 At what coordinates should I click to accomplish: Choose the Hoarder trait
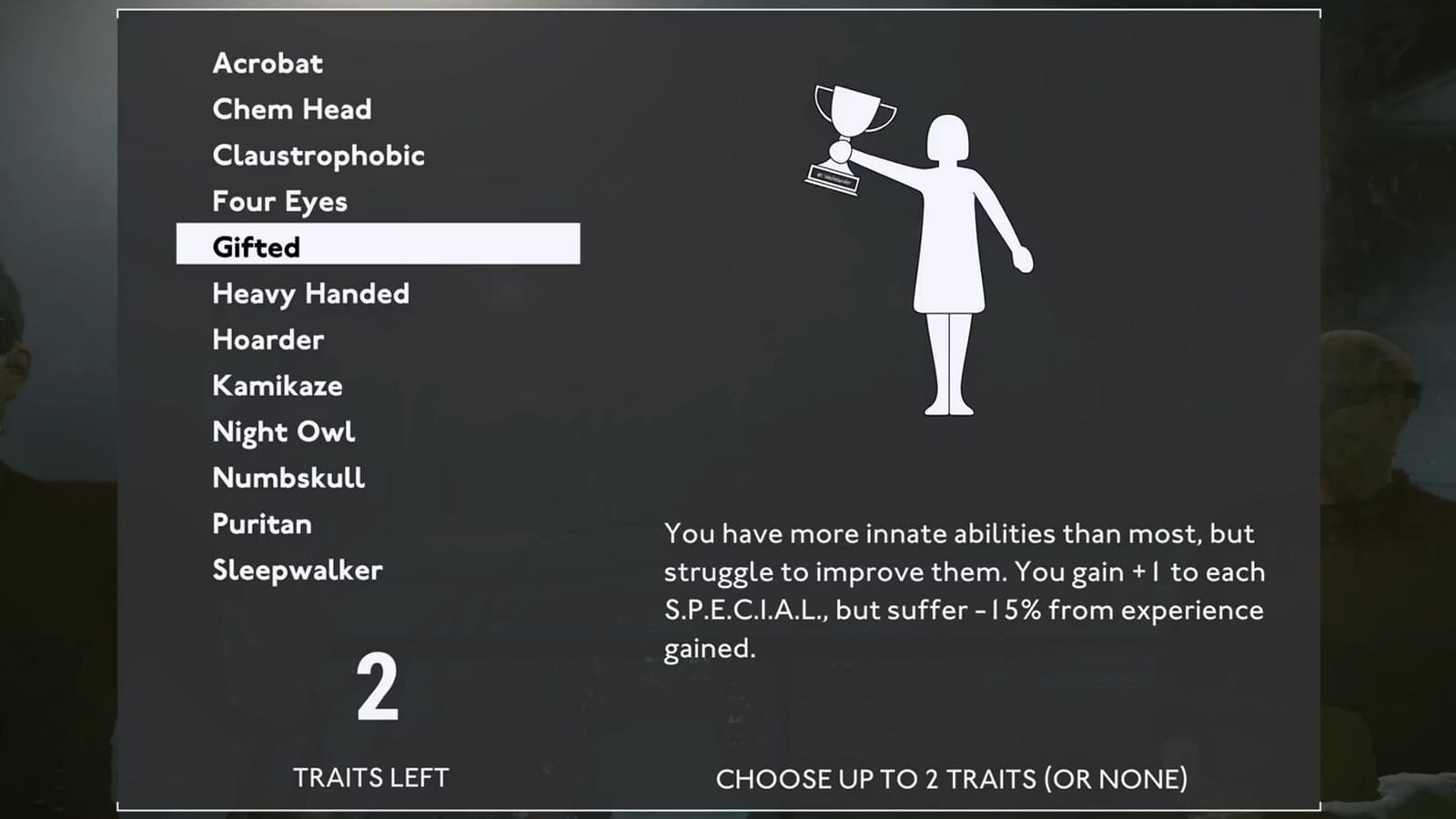click(x=268, y=339)
